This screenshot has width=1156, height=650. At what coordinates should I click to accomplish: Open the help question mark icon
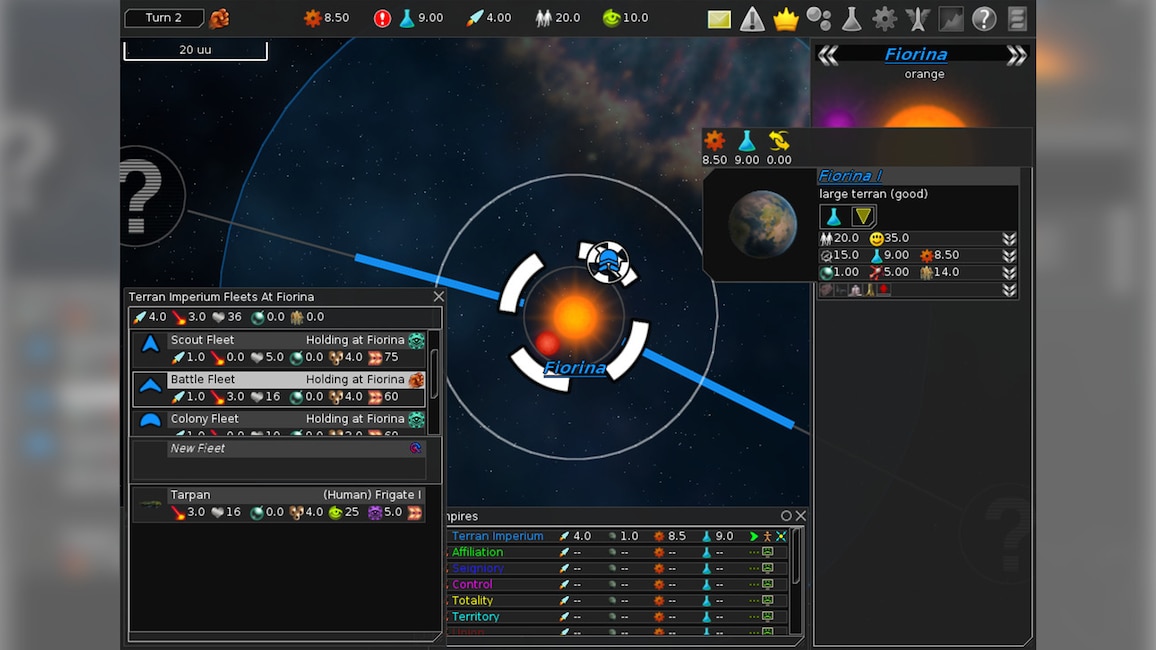[984, 19]
